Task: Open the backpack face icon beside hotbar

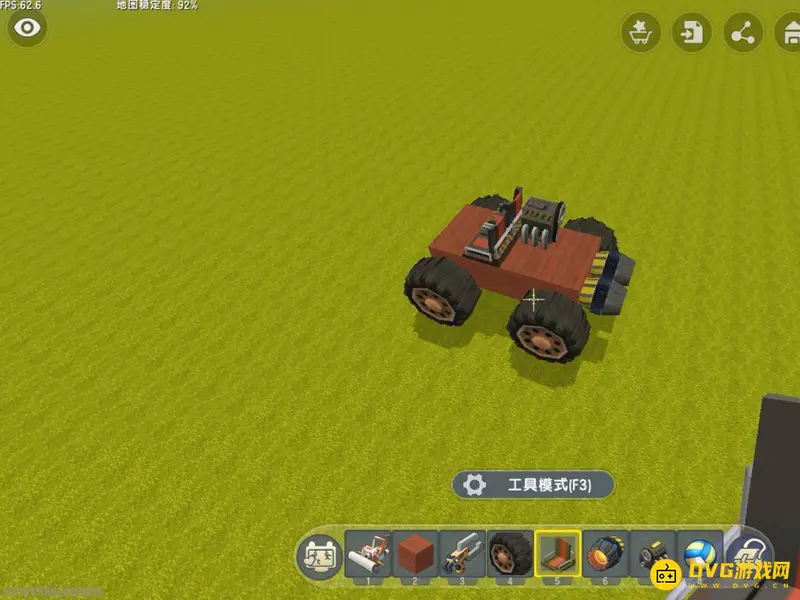Action: [320, 554]
